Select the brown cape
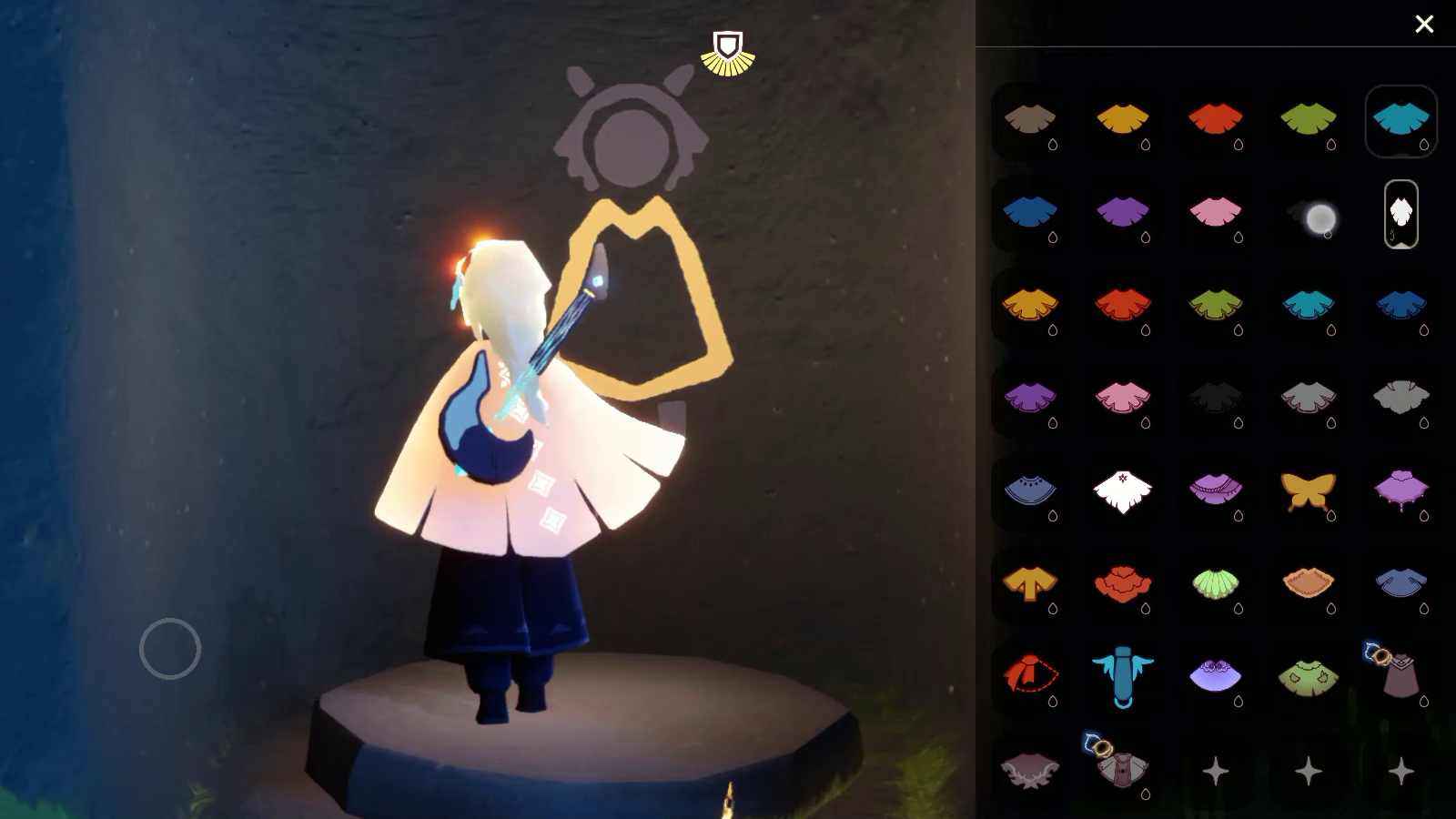The height and width of the screenshot is (819, 1456). coord(1029,119)
